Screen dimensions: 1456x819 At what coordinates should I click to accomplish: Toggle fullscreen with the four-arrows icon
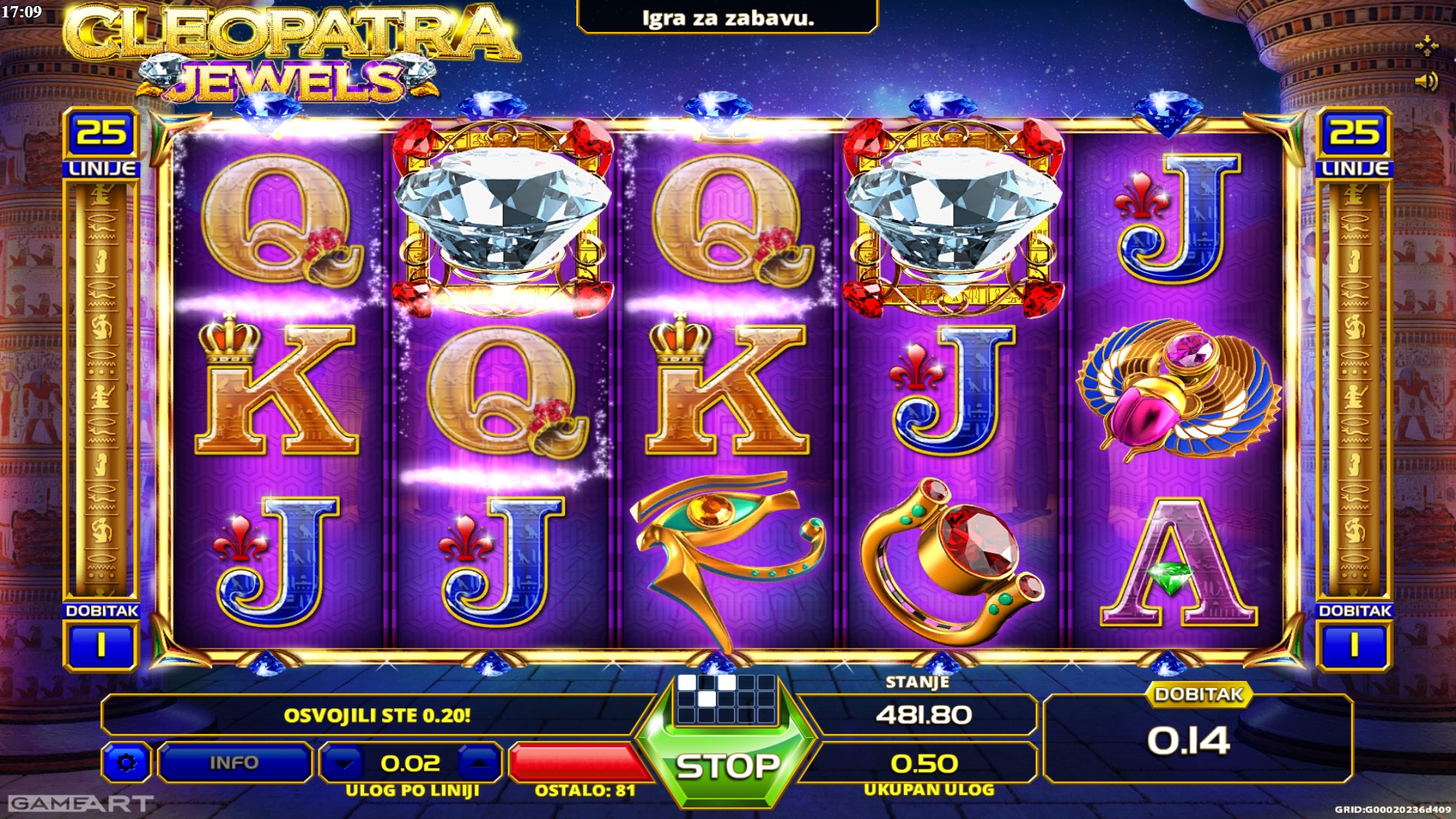coord(1426,45)
